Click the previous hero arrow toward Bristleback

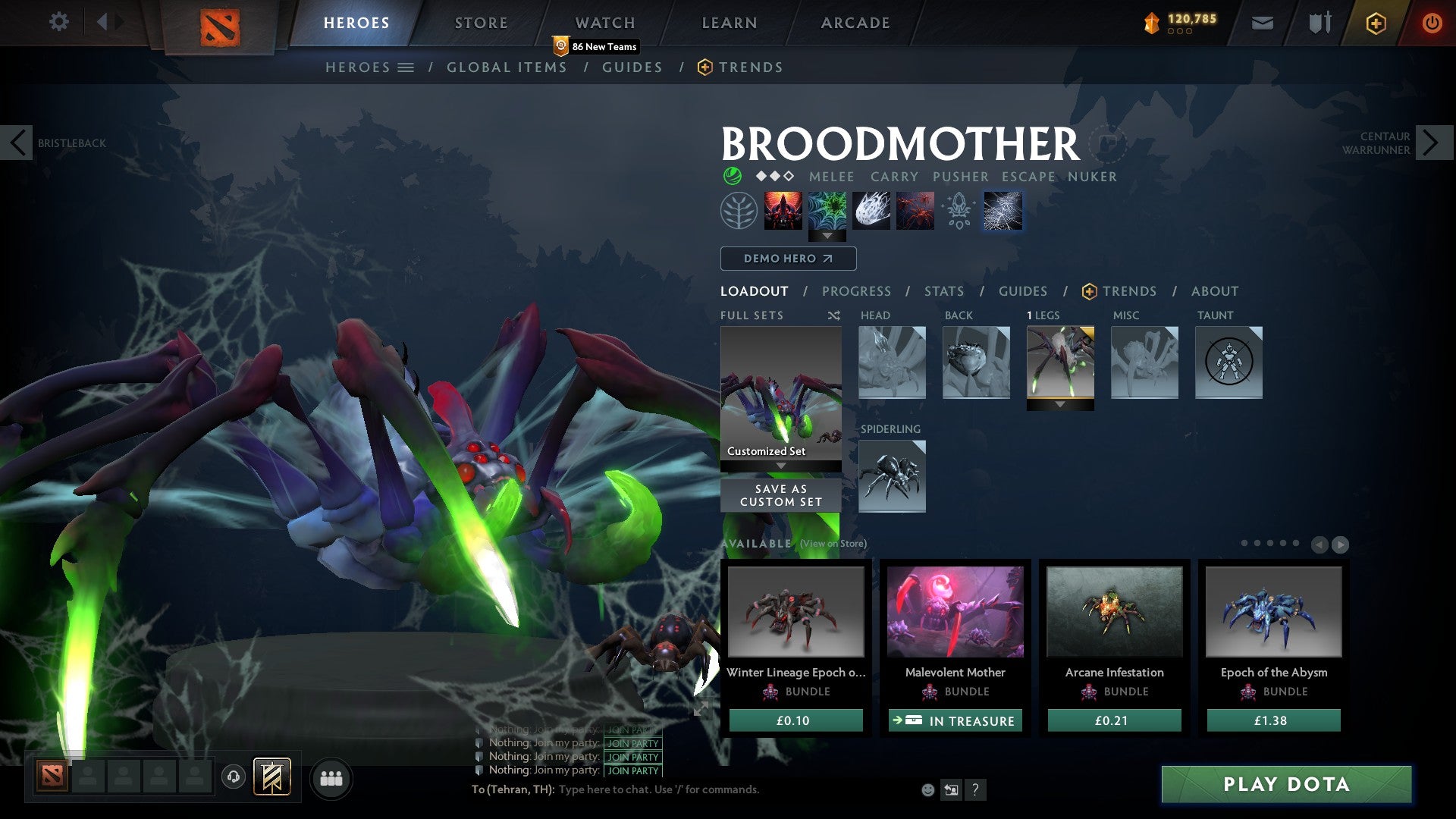(17, 142)
